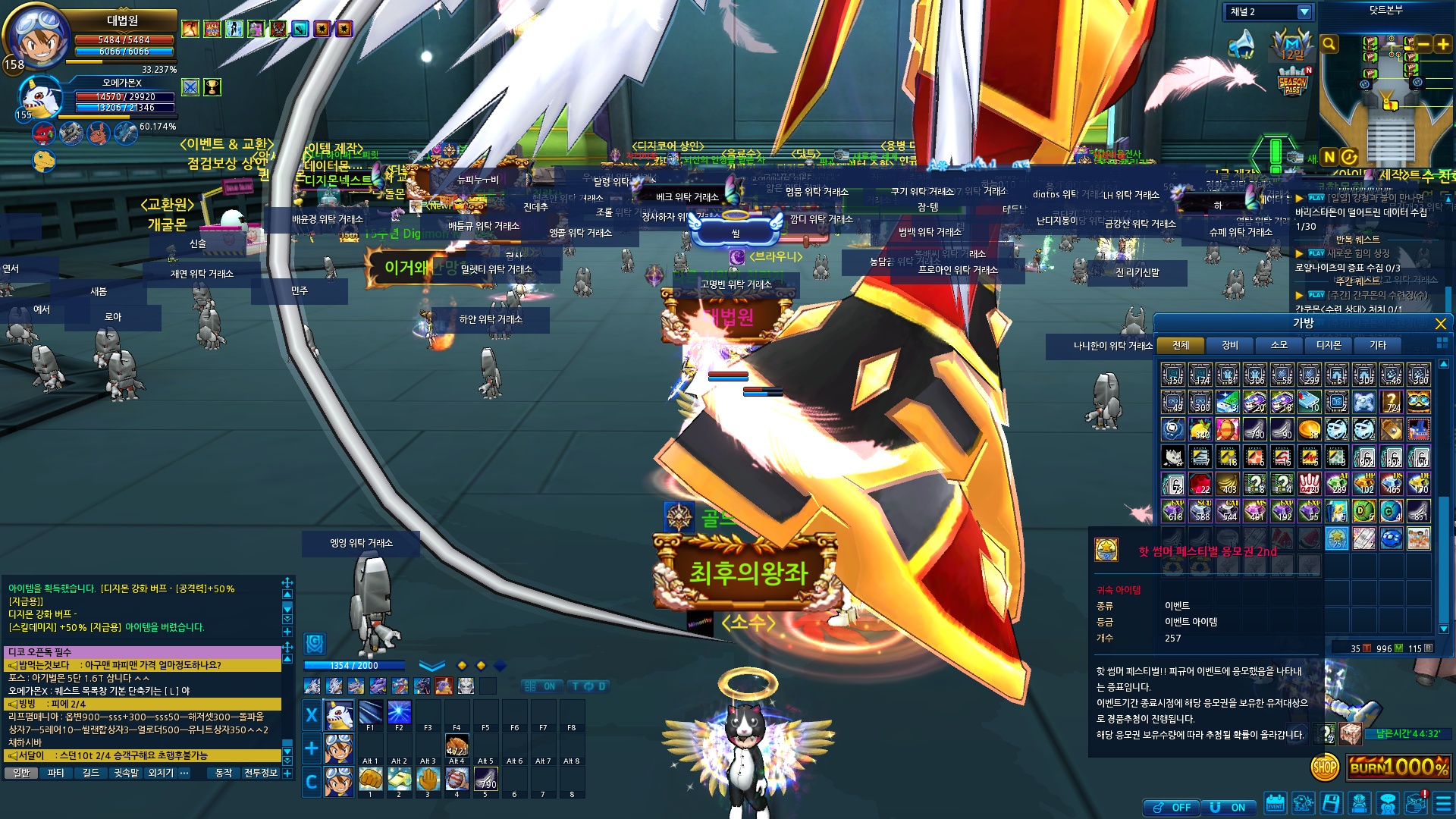Click the minimap magnifier search button

coord(1329,45)
